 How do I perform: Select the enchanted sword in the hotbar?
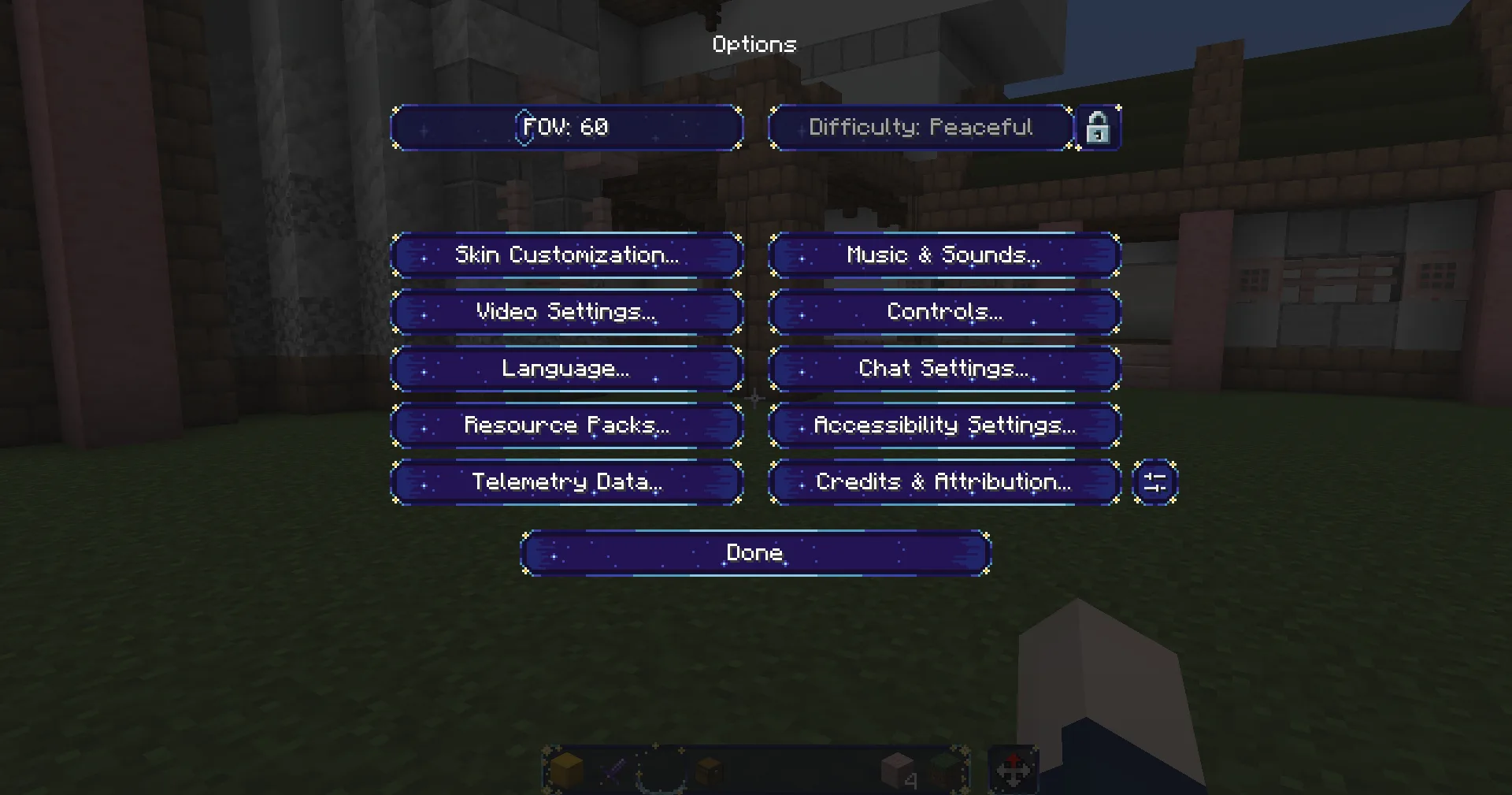pos(612,771)
